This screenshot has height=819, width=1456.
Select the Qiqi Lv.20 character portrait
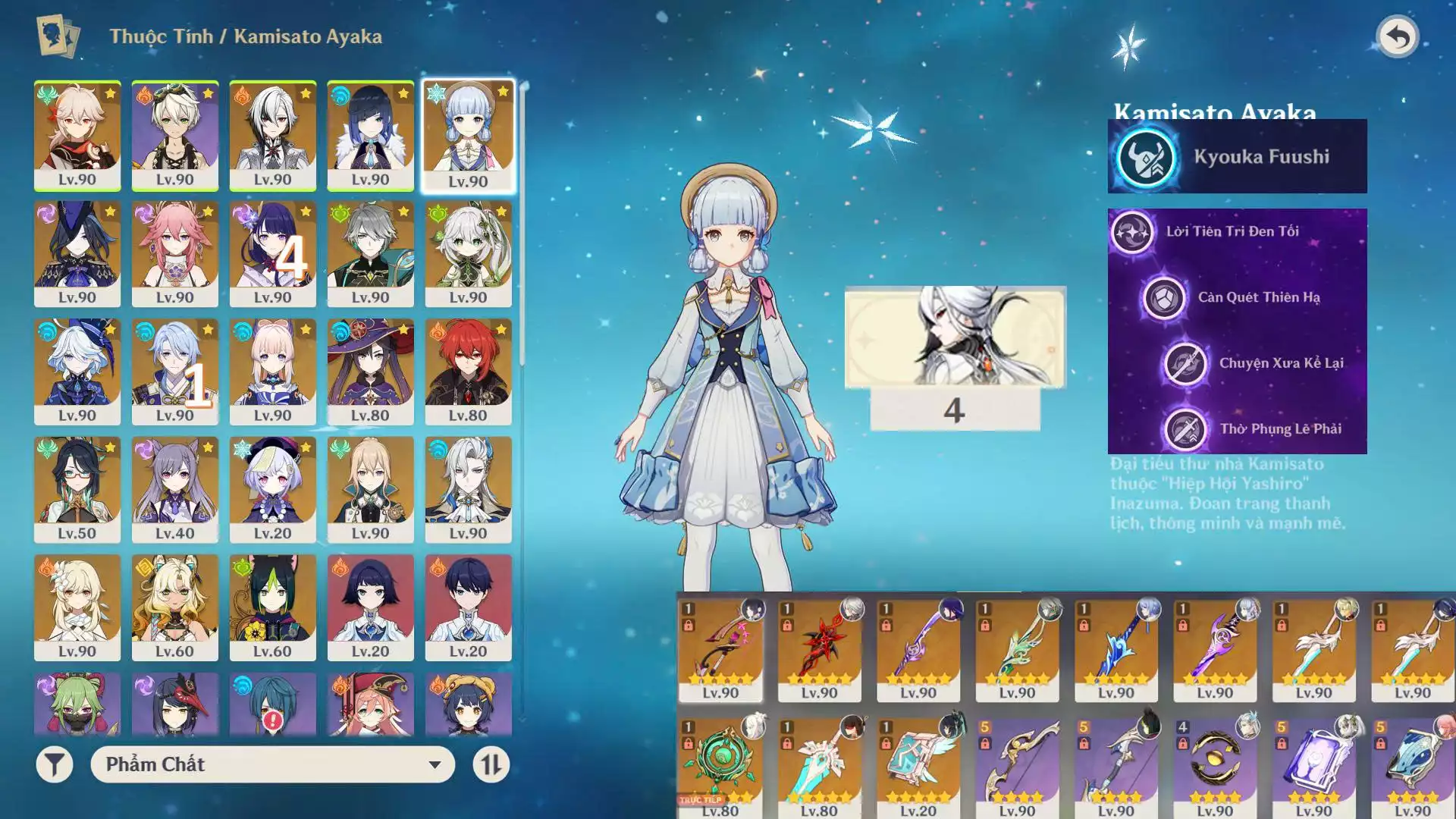coord(272,489)
